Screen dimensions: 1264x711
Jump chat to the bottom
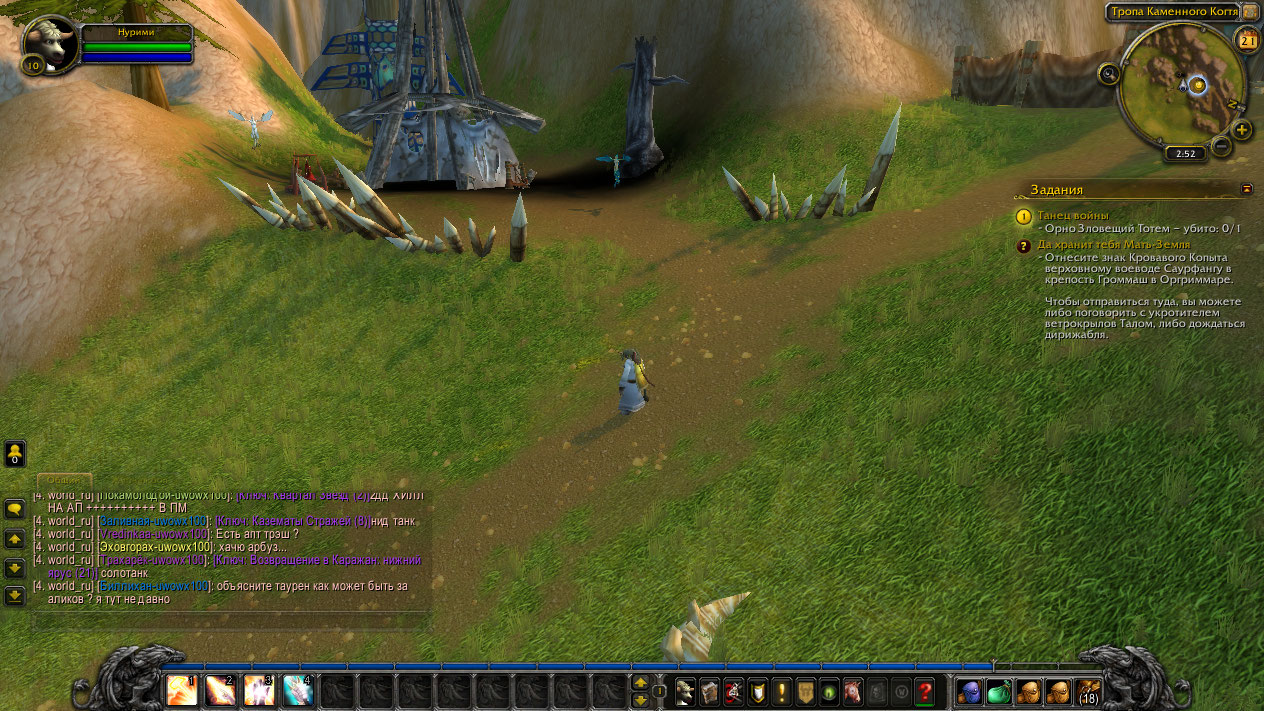pos(15,596)
